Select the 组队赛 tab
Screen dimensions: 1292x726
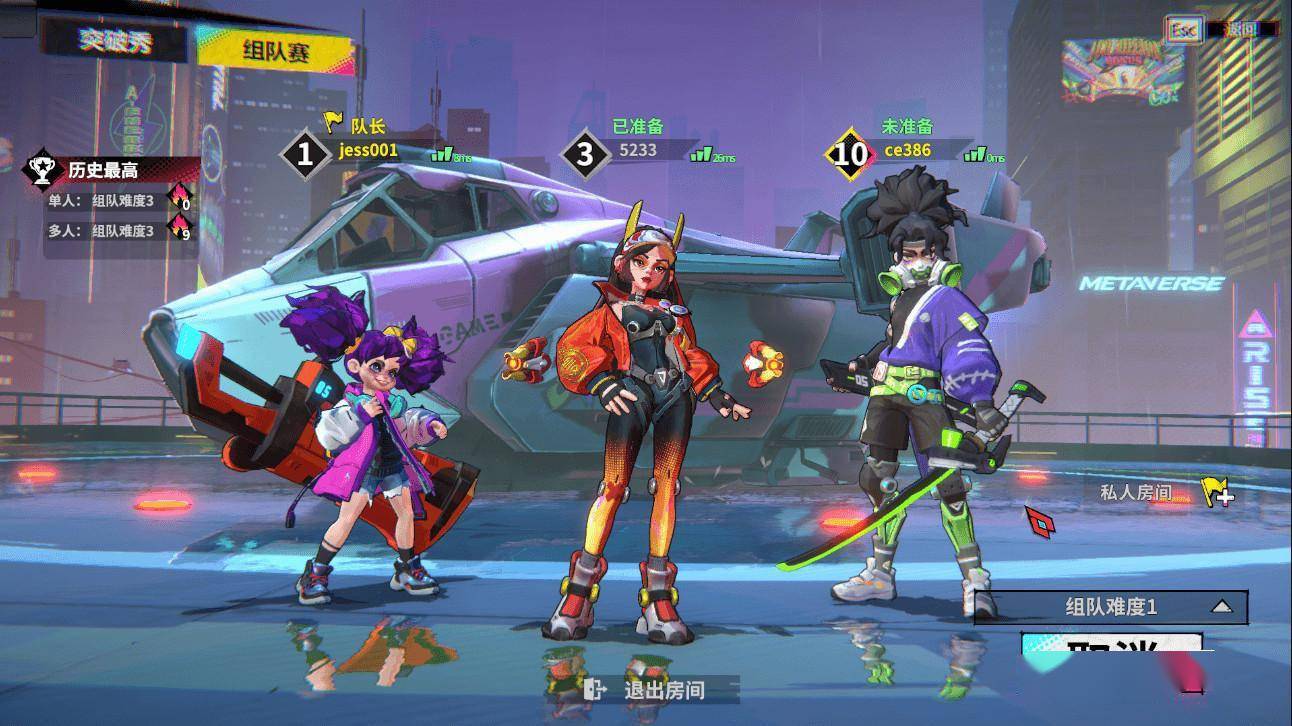click(275, 51)
